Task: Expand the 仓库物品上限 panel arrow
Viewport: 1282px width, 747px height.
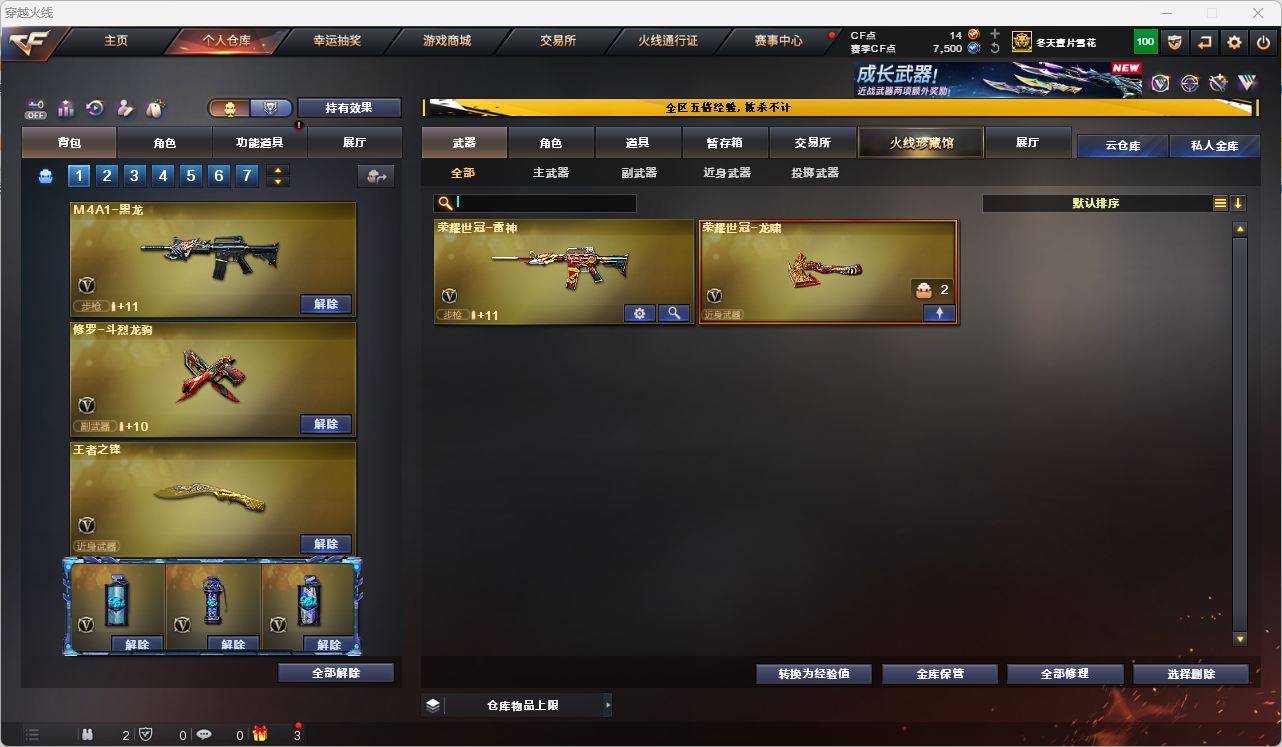Action: 607,704
